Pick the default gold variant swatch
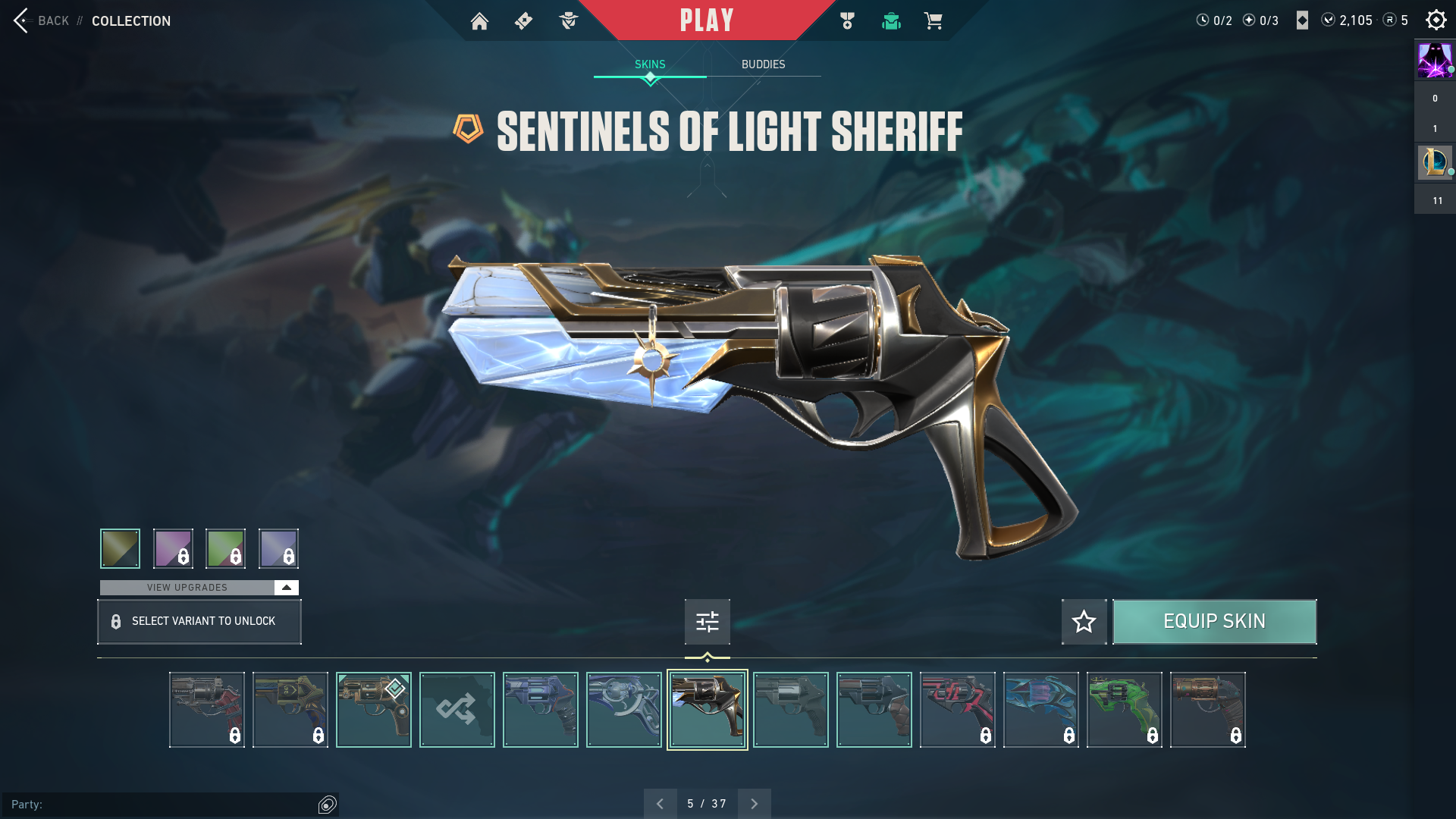1456x819 pixels. [x=120, y=548]
